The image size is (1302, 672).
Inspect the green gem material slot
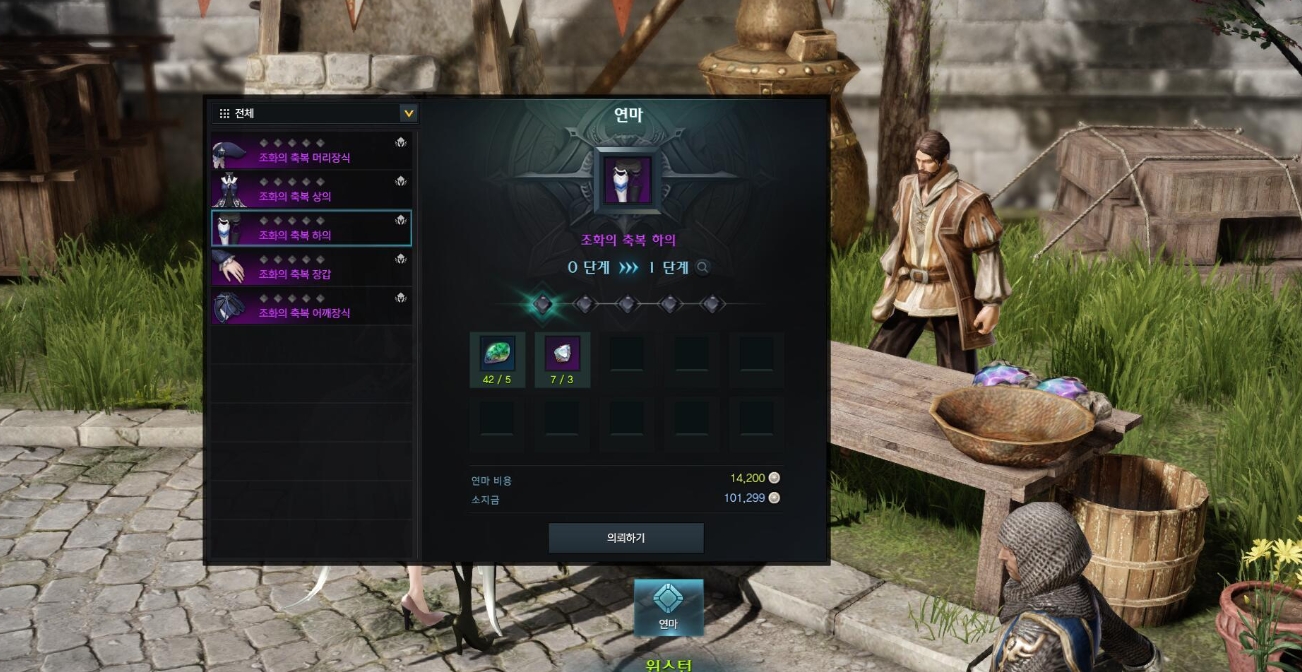[497, 354]
